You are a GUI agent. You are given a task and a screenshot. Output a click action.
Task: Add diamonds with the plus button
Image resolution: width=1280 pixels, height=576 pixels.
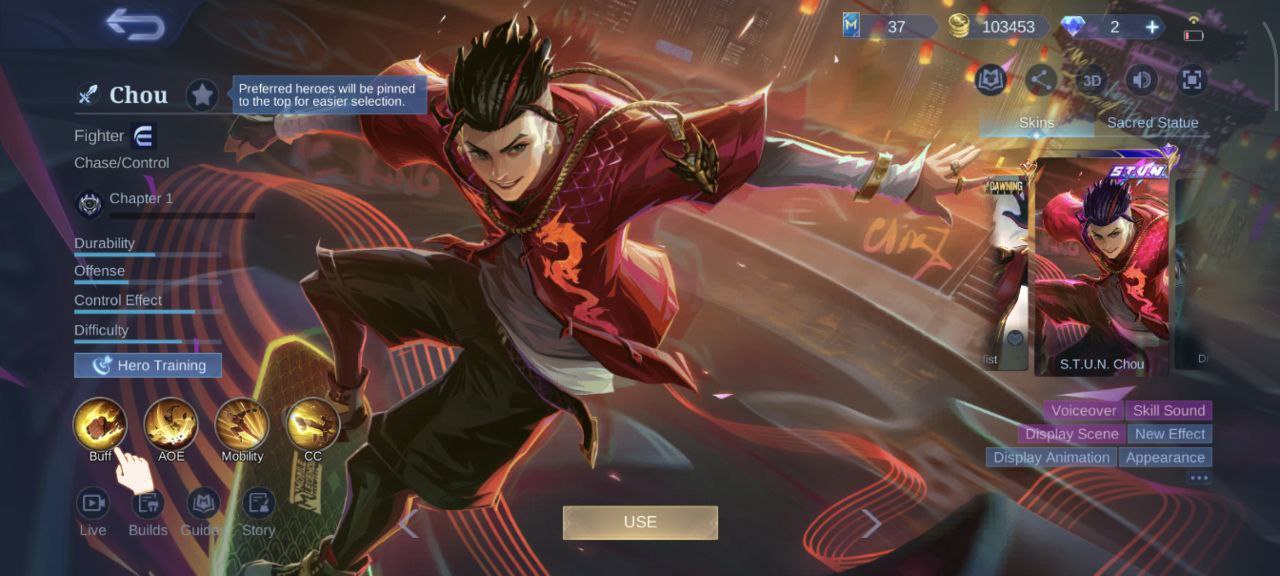pos(1152,27)
